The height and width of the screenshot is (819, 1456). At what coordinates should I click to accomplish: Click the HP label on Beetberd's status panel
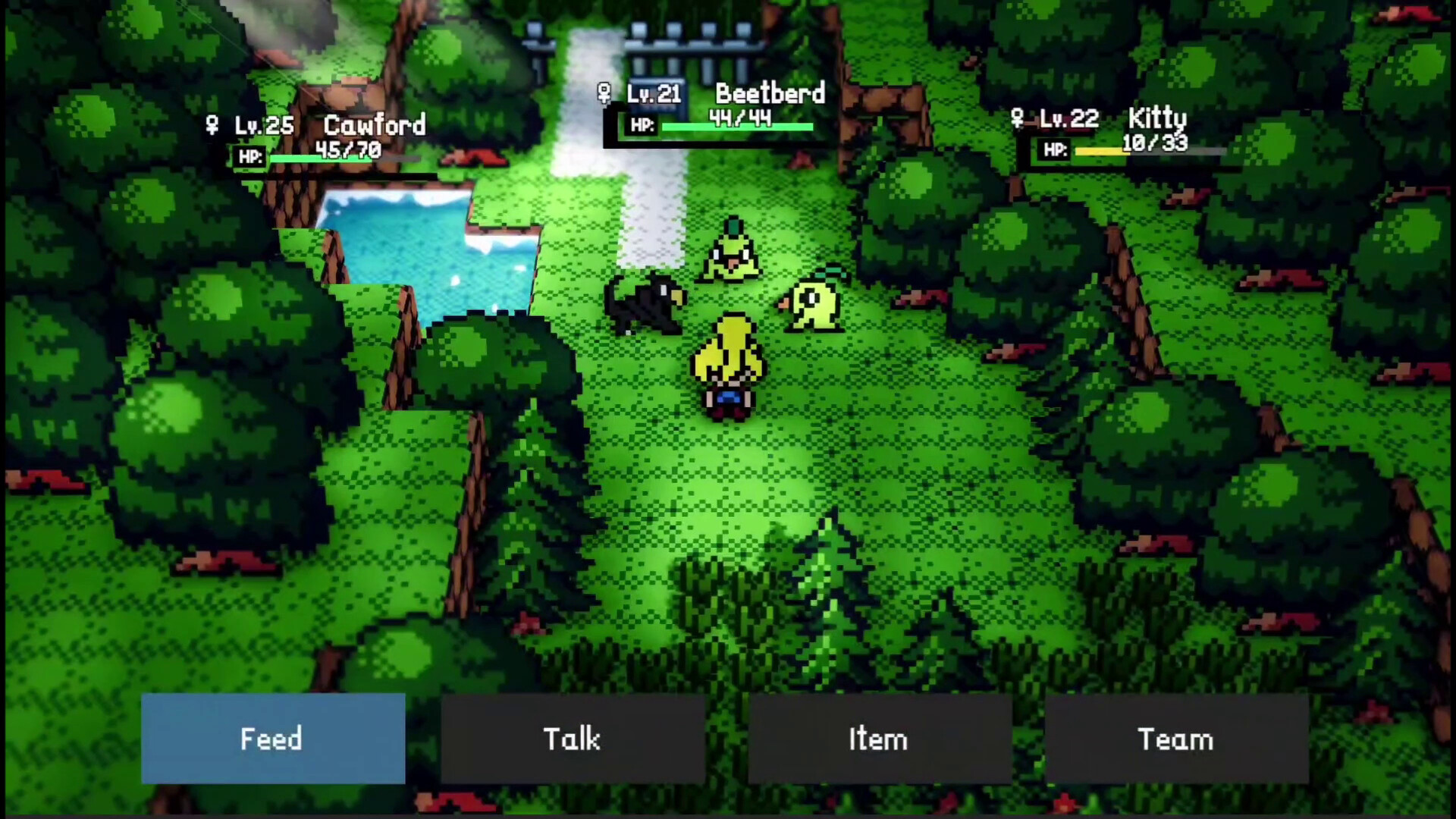coord(641,125)
